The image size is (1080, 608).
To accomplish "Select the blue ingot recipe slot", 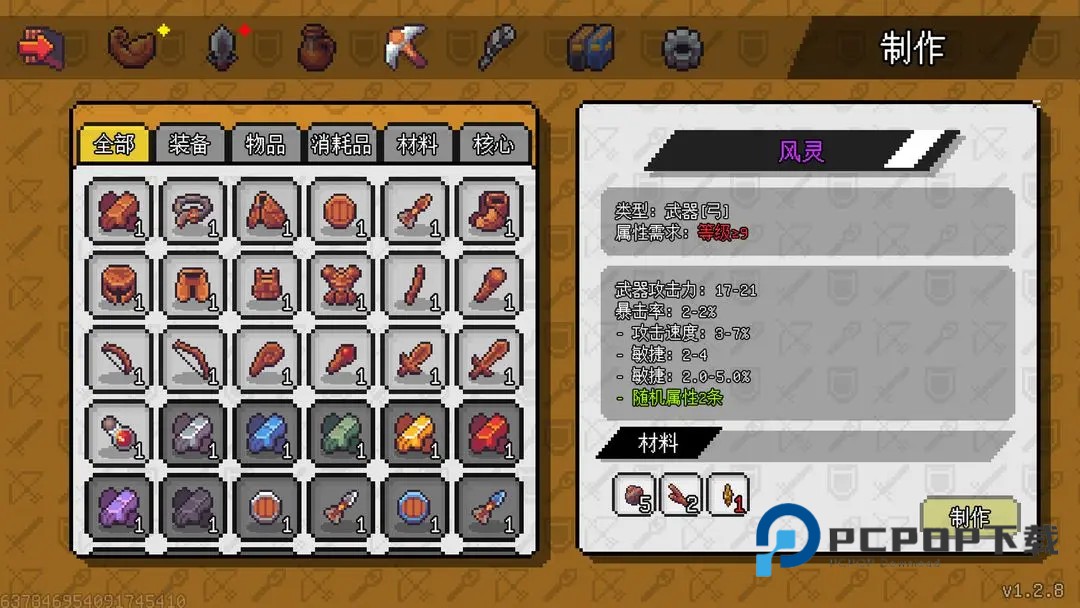I will [267, 433].
